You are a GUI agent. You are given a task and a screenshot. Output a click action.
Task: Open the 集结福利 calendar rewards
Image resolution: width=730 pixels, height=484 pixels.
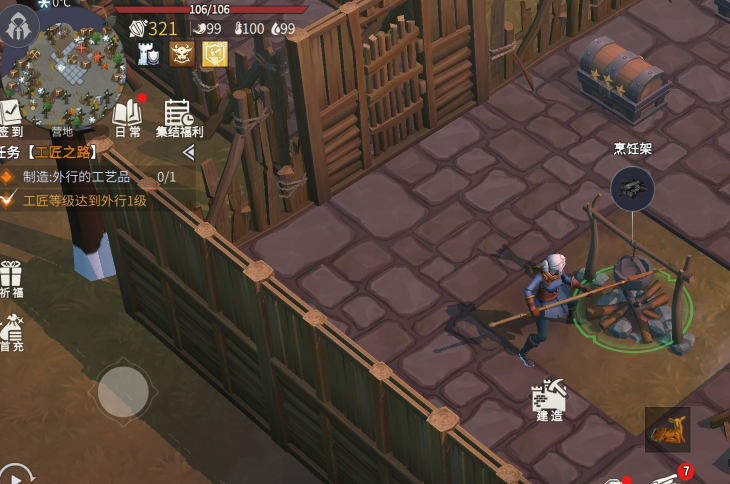[x=179, y=117]
